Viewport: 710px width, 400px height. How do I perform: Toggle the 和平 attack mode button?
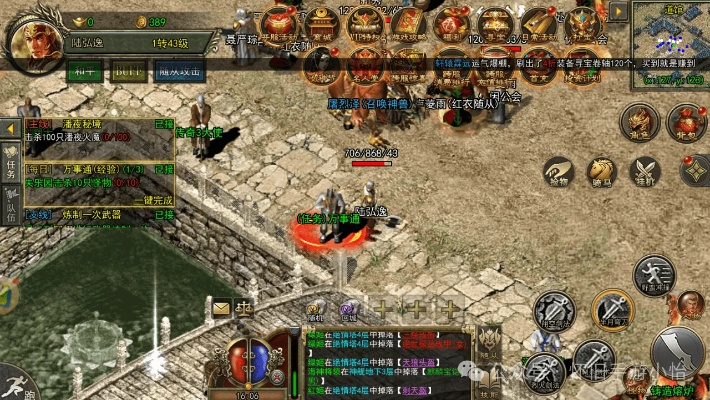point(82,71)
